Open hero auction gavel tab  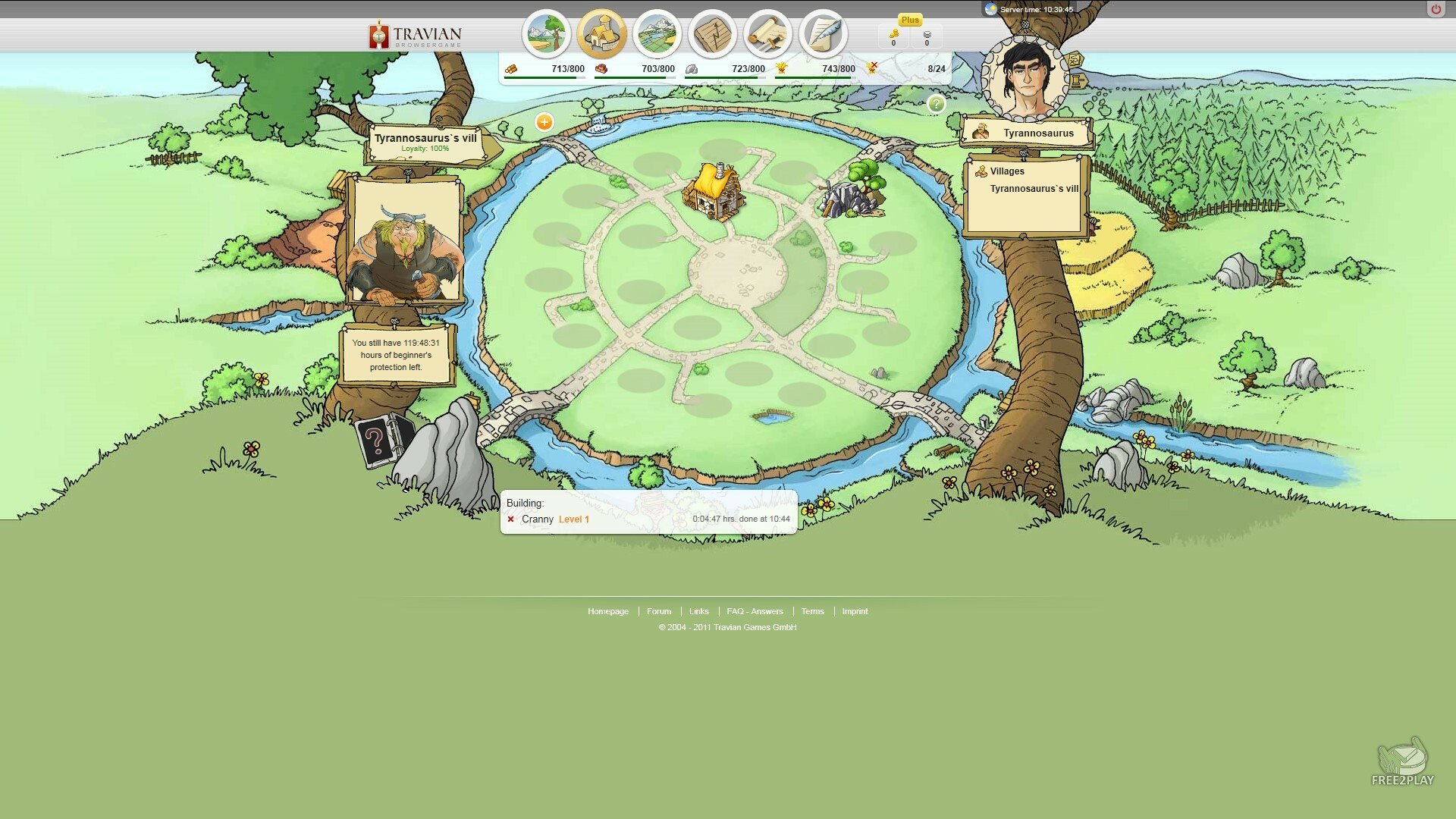click(1078, 80)
